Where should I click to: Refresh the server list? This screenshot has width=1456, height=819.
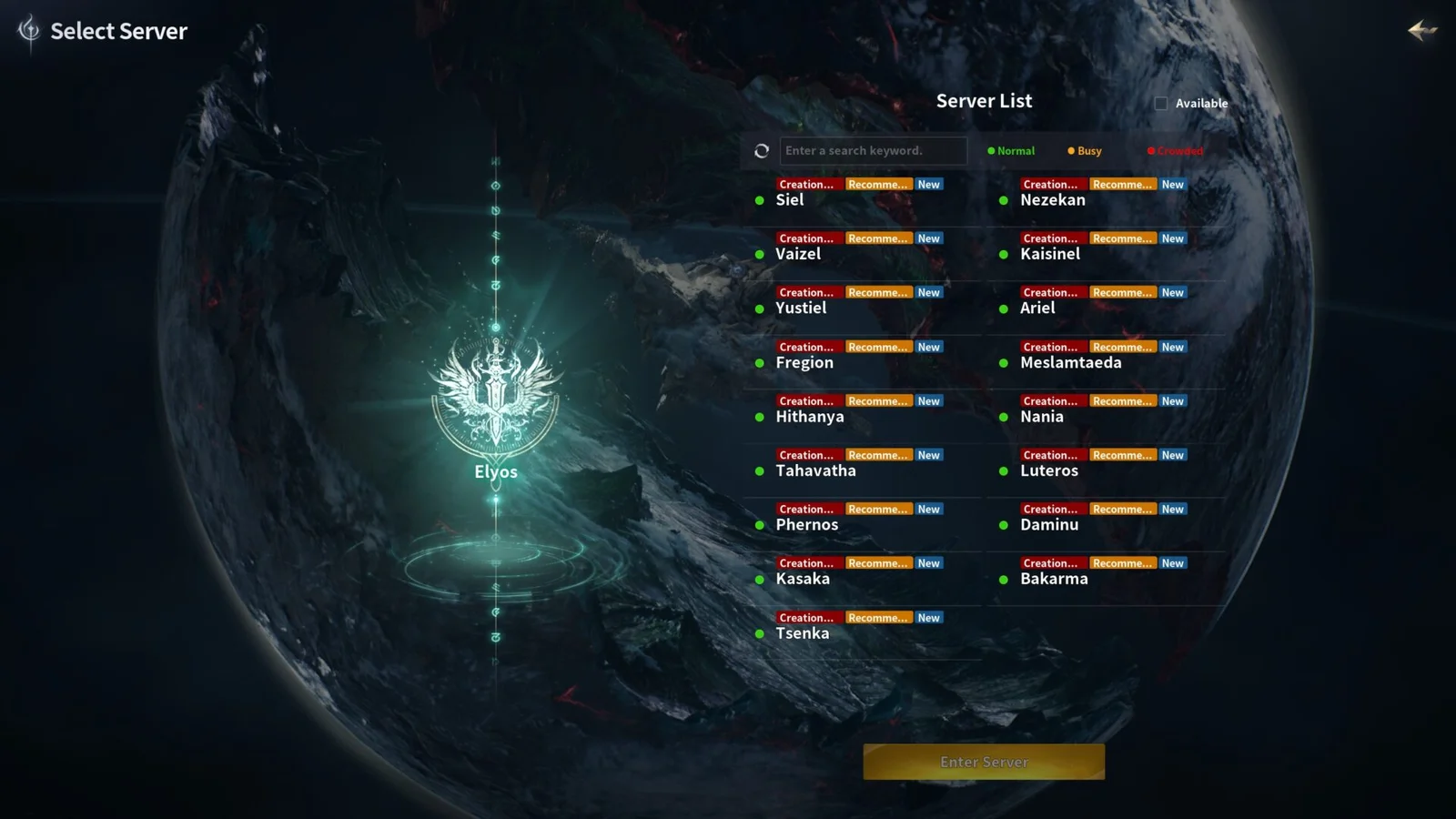[762, 151]
